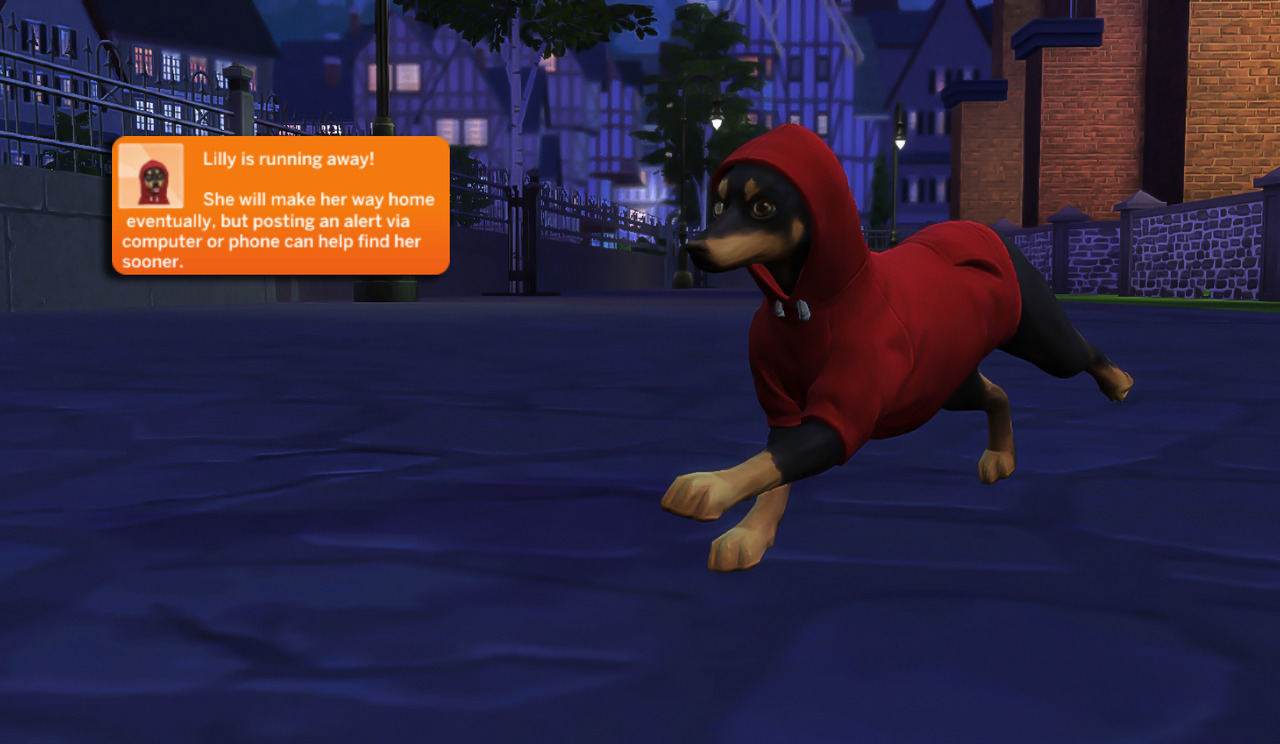Screen dimensions: 1280x744
Task: Click Lilly's portrait in the notification
Action: click(x=151, y=176)
